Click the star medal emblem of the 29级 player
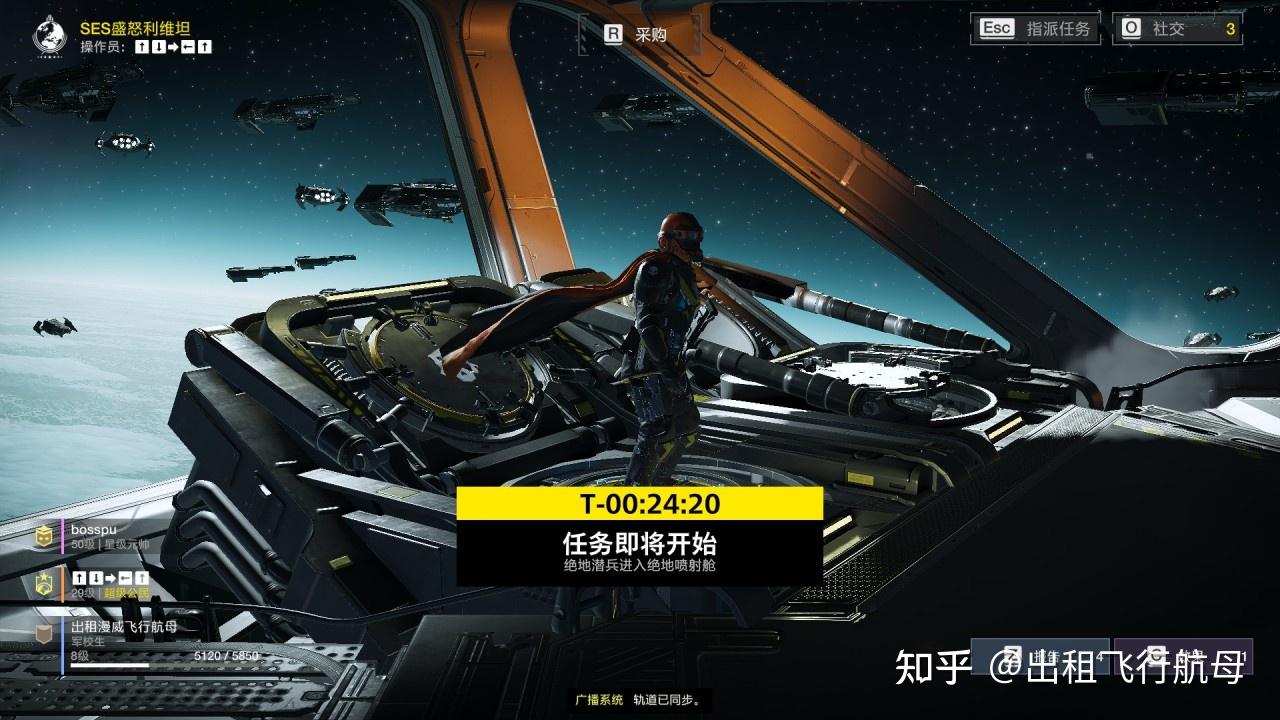The height and width of the screenshot is (720, 1280). point(44,583)
